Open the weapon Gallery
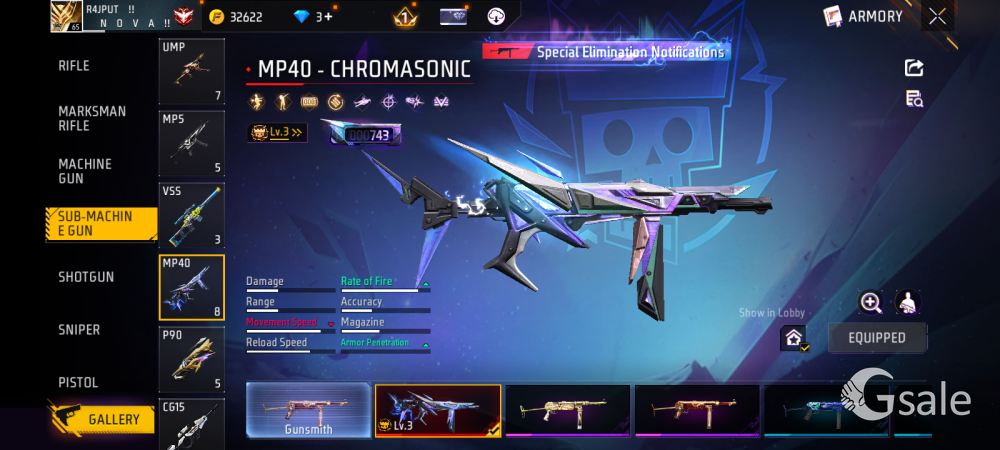This screenshot has height=450, width=1000. click(102, 419)
